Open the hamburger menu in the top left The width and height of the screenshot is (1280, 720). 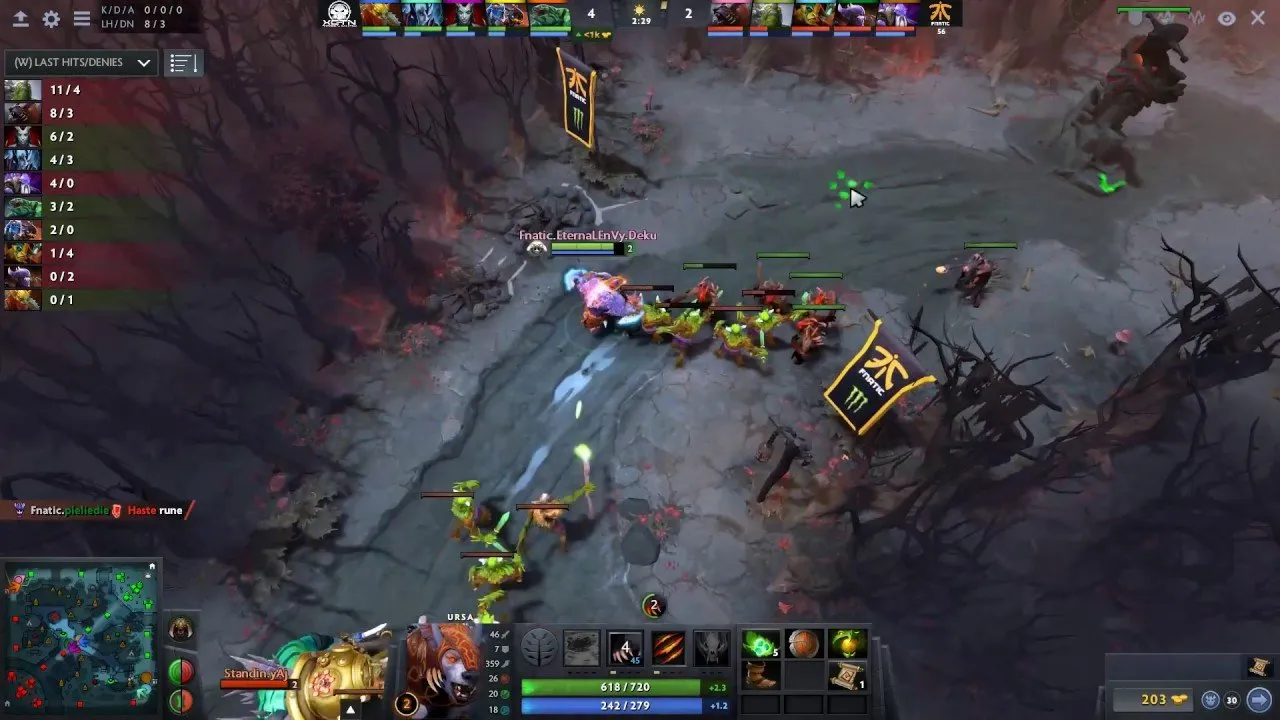pyautogui.click(x=82, y=18)
